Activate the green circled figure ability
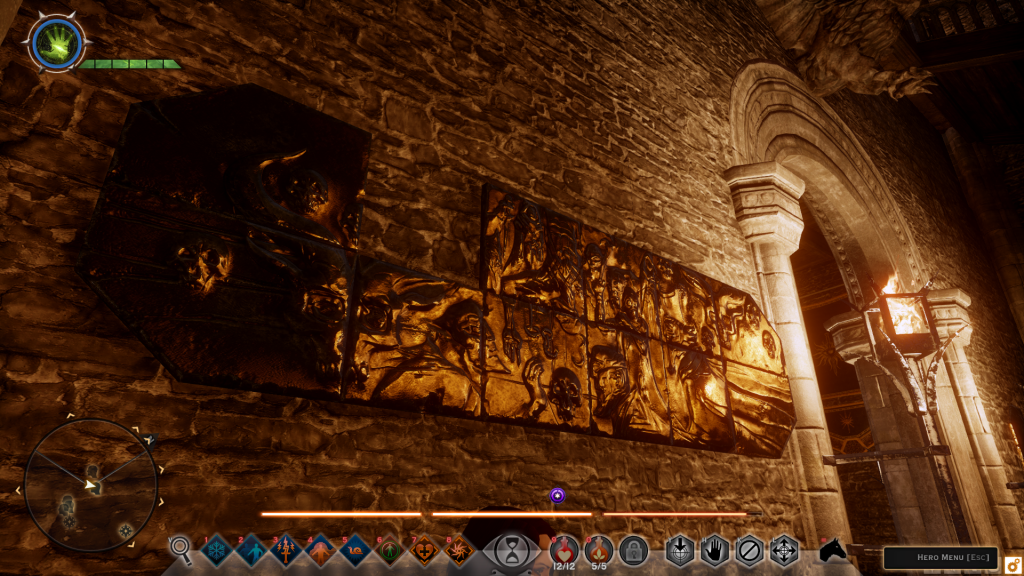 [x=389, y=550]
